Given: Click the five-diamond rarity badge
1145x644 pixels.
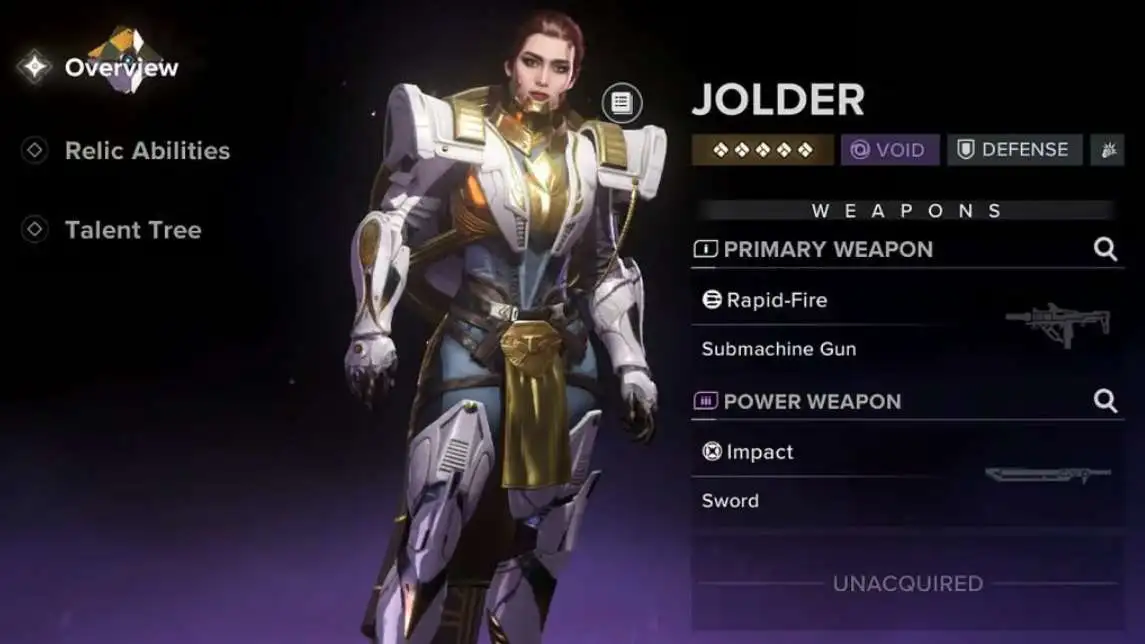Looking at the screenshot, I should (762, 150).
